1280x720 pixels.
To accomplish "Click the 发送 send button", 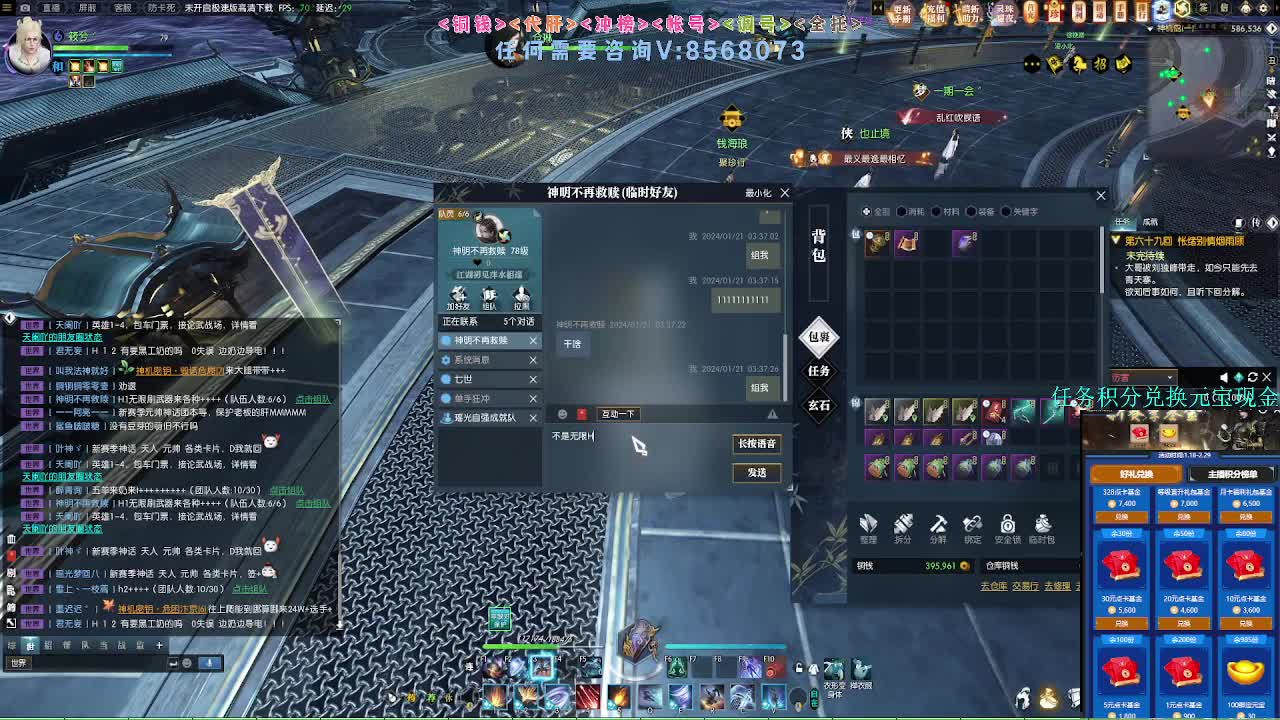I will coord(757,474).
